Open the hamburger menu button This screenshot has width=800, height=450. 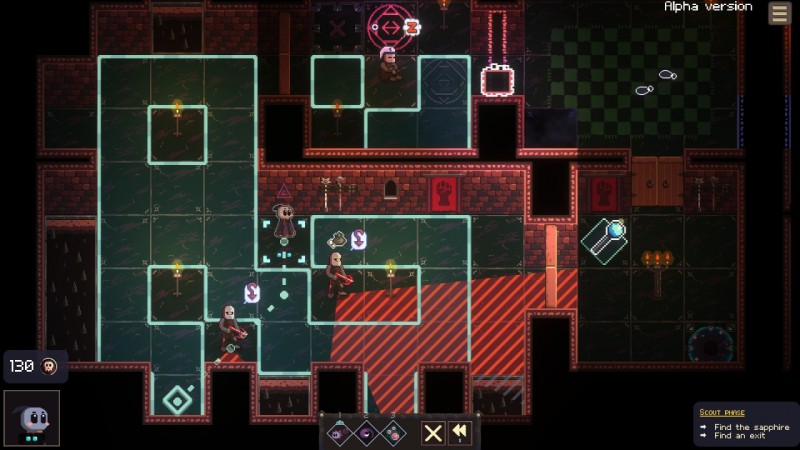[779, 13]
